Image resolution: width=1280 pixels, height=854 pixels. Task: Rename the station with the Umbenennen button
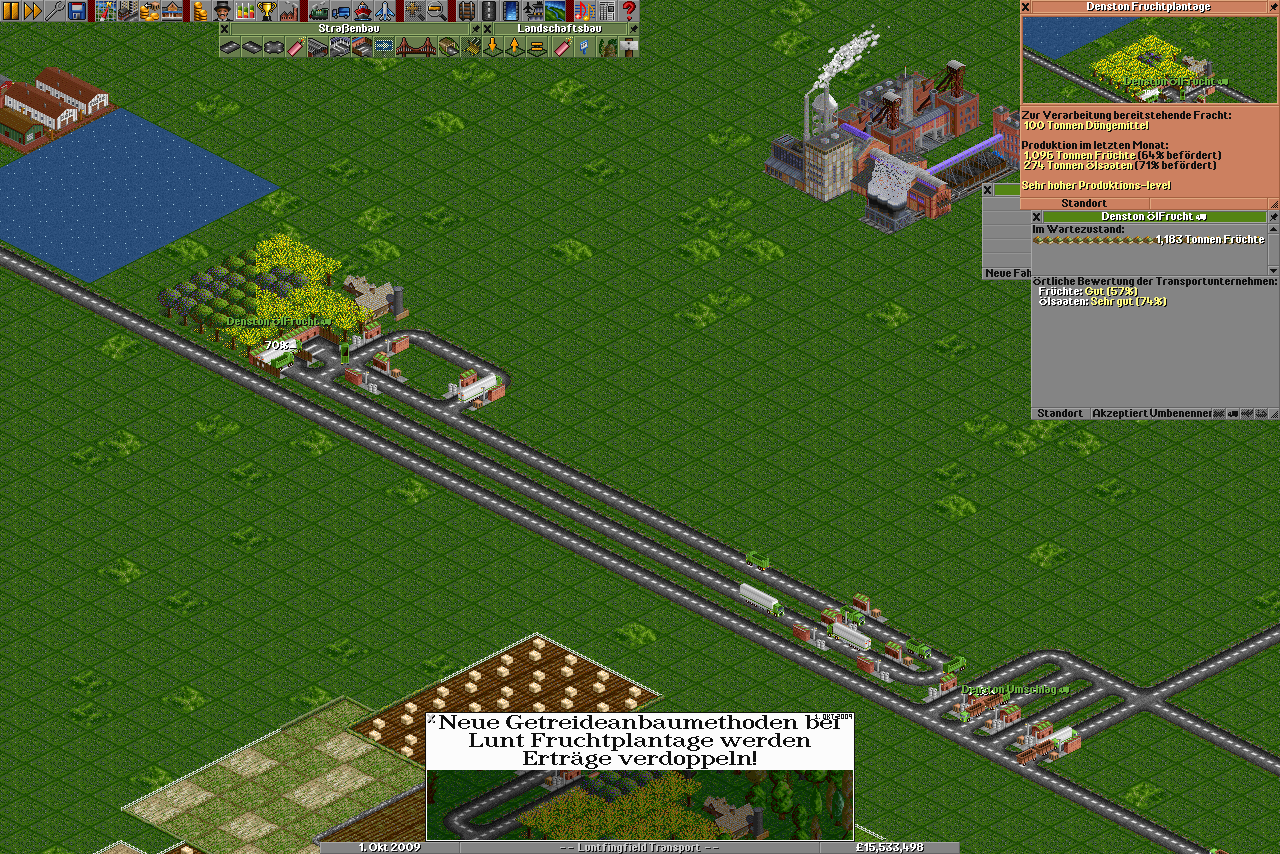click(x=1179, y=413)
